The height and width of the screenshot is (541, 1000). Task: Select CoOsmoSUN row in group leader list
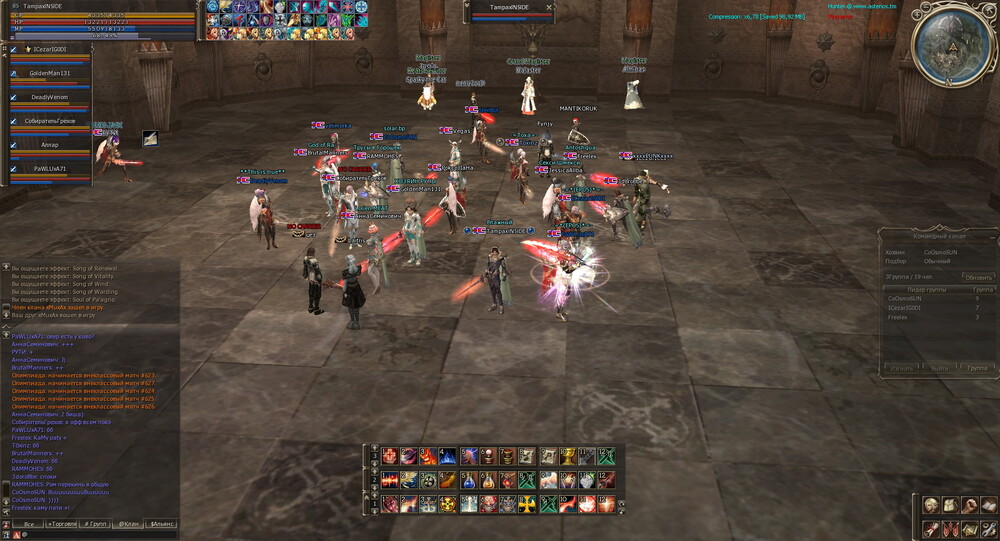point(905,298)
